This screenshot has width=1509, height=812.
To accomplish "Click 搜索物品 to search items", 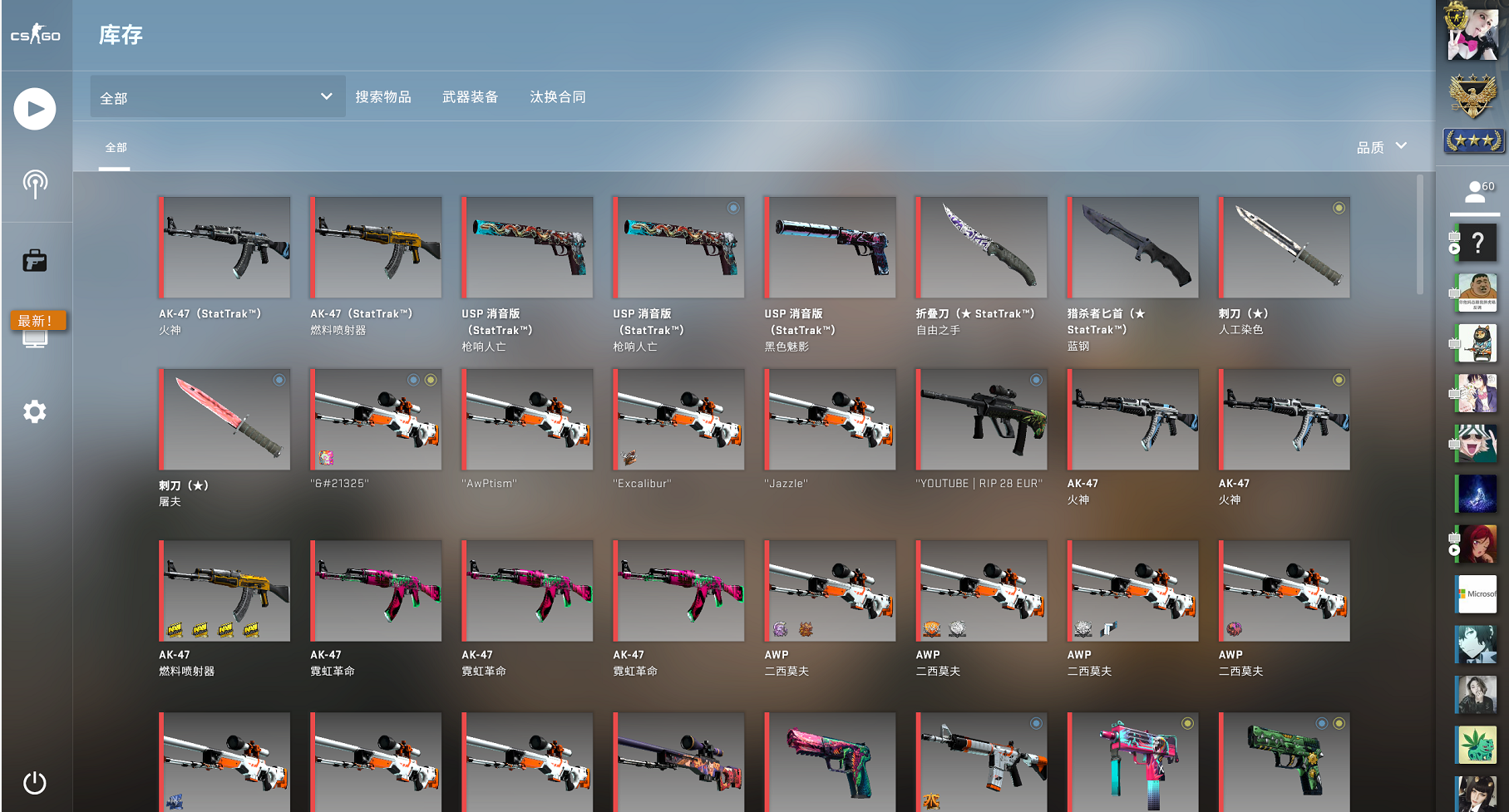I will (x=383, y=96).
